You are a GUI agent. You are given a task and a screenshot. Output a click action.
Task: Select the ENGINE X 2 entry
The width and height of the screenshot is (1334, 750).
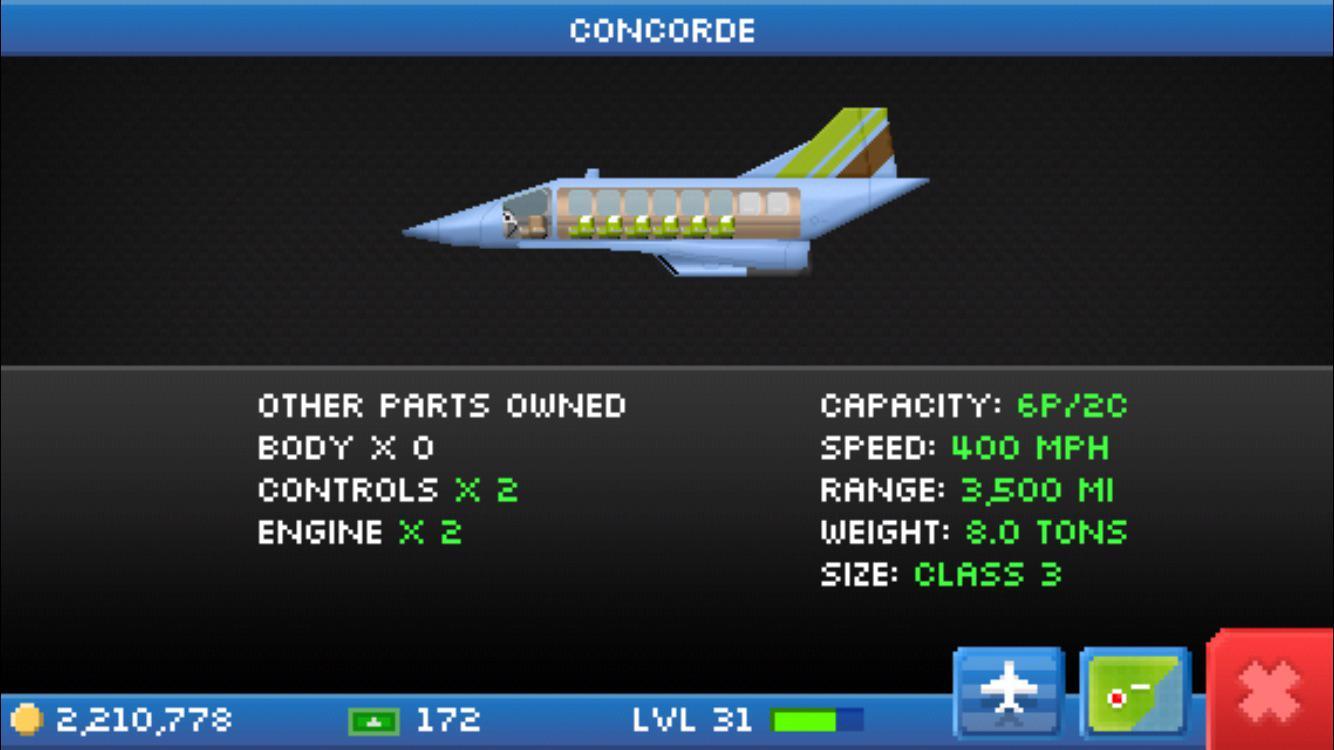[360, 532]
